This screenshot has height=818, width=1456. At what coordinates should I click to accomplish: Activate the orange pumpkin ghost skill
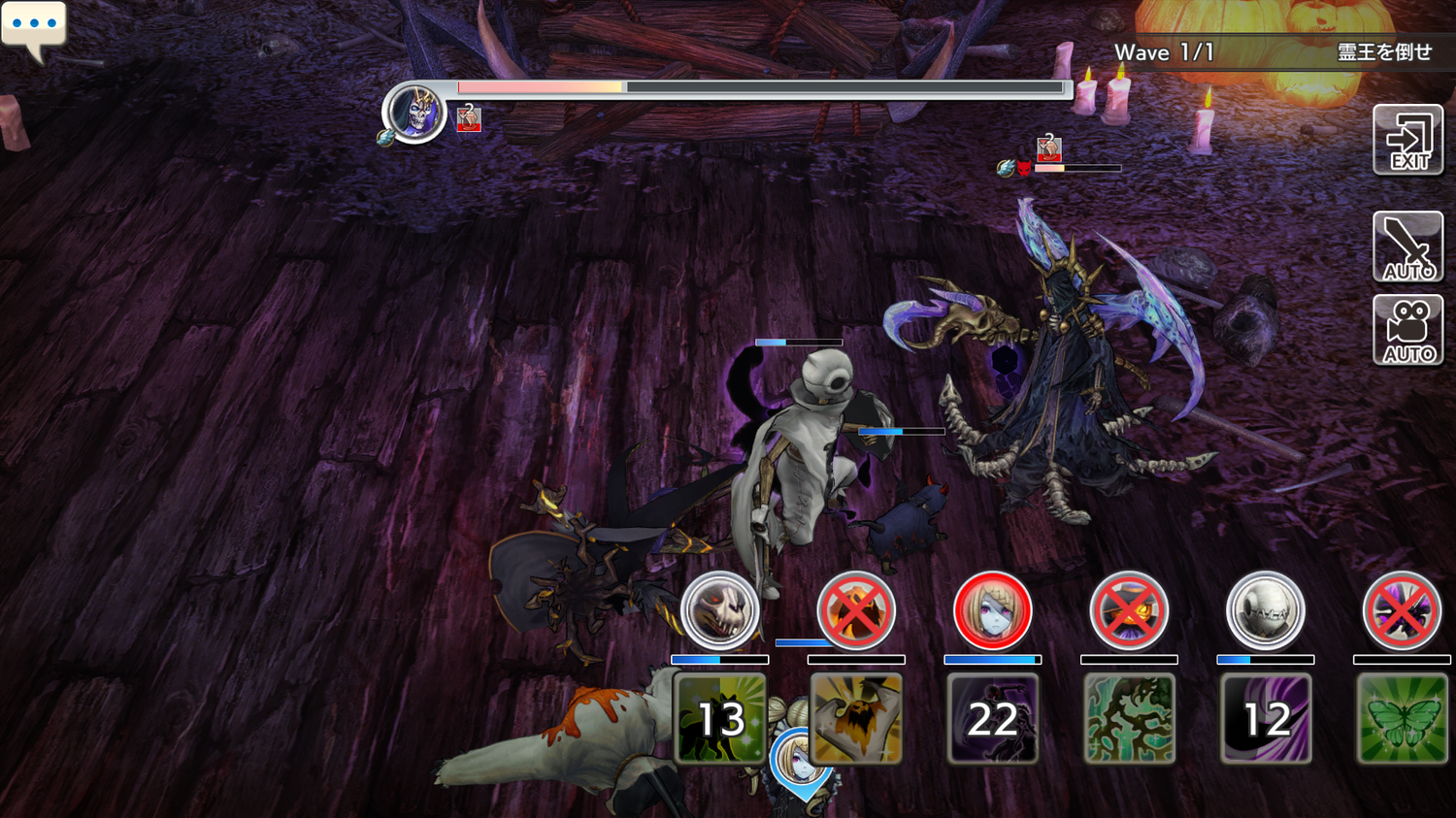click(856, 718)
